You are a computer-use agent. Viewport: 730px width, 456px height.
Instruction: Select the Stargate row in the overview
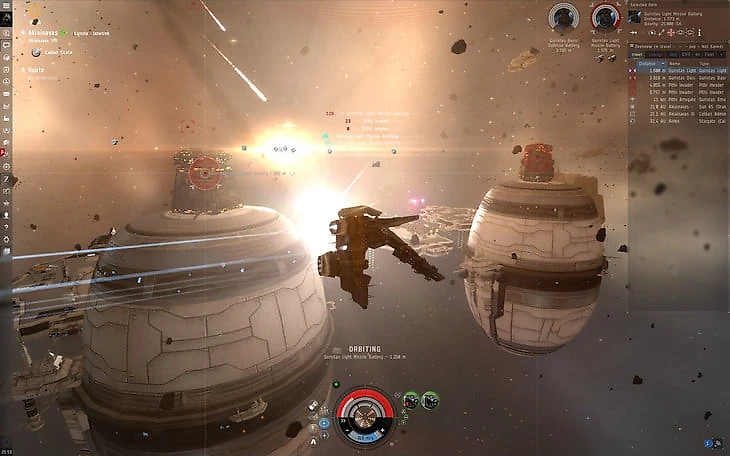pos(678,121)
